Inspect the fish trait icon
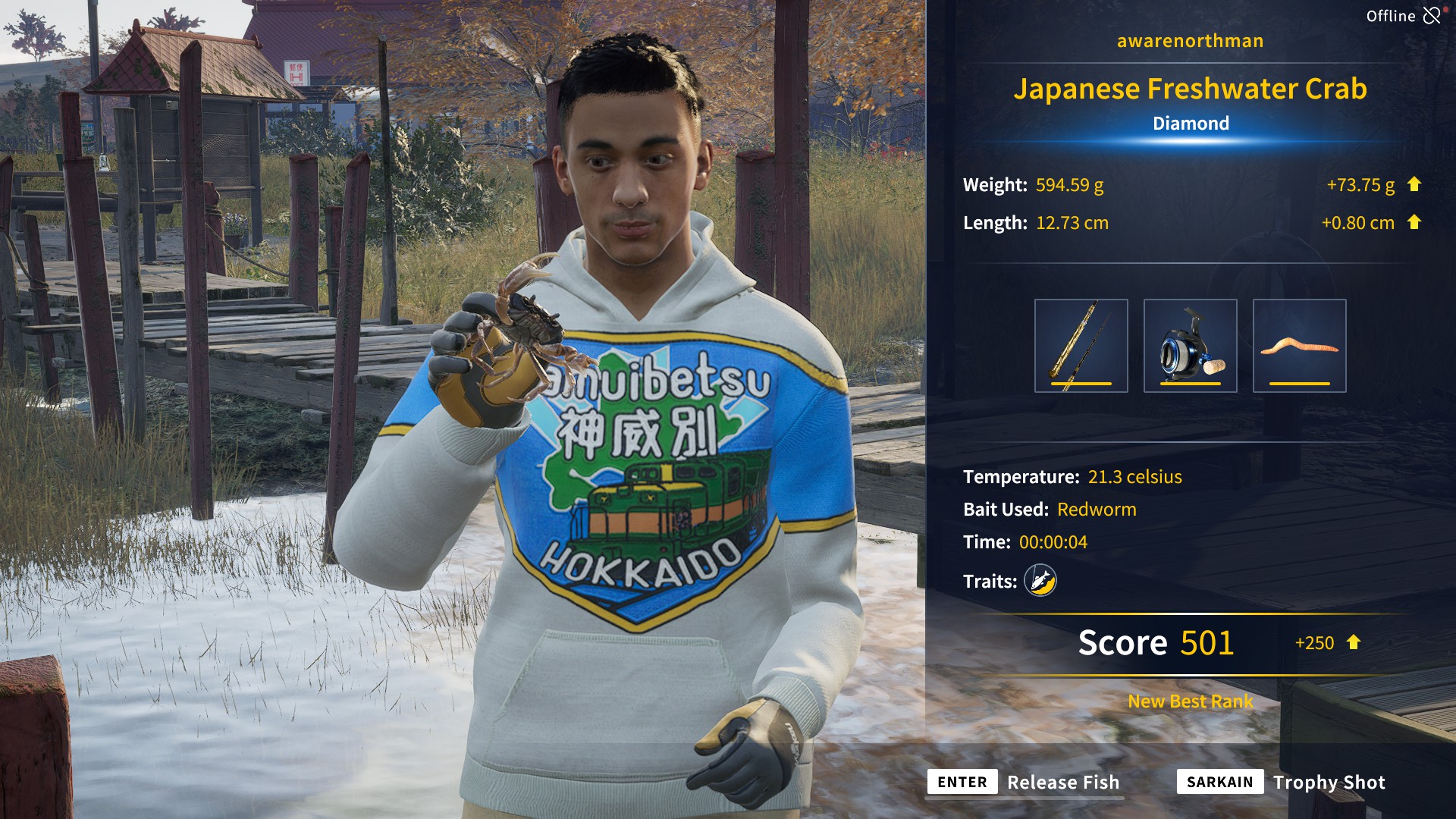This screenshot has height=819, width=1456. click(1040, 581)
